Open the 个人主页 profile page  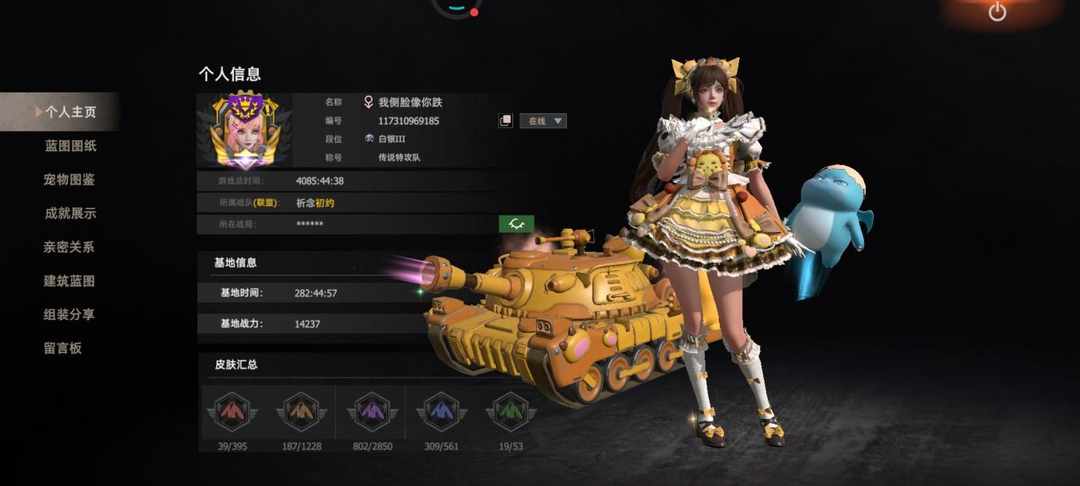[68, 112]
